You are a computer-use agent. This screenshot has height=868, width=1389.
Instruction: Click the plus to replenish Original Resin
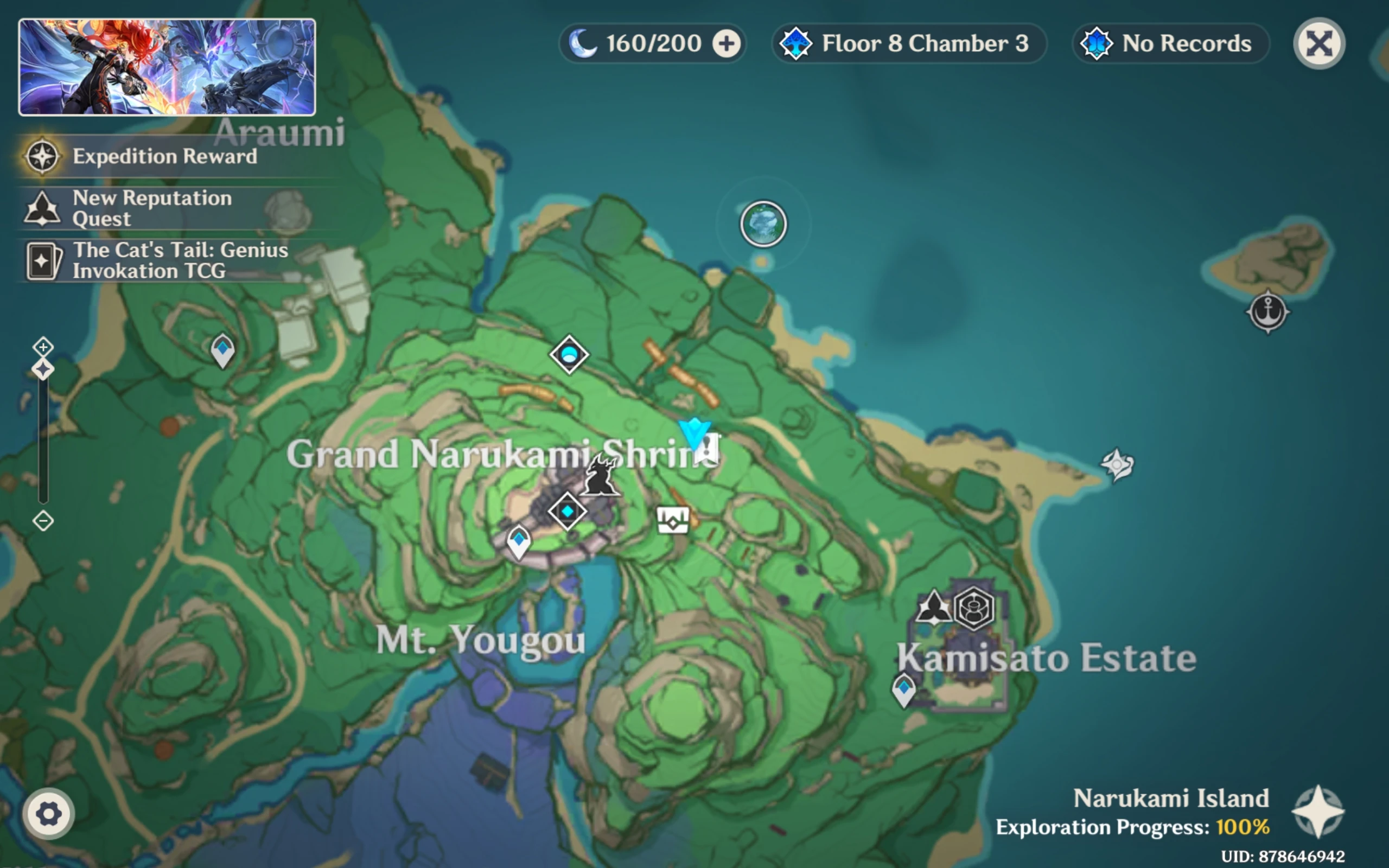point(727,43)
